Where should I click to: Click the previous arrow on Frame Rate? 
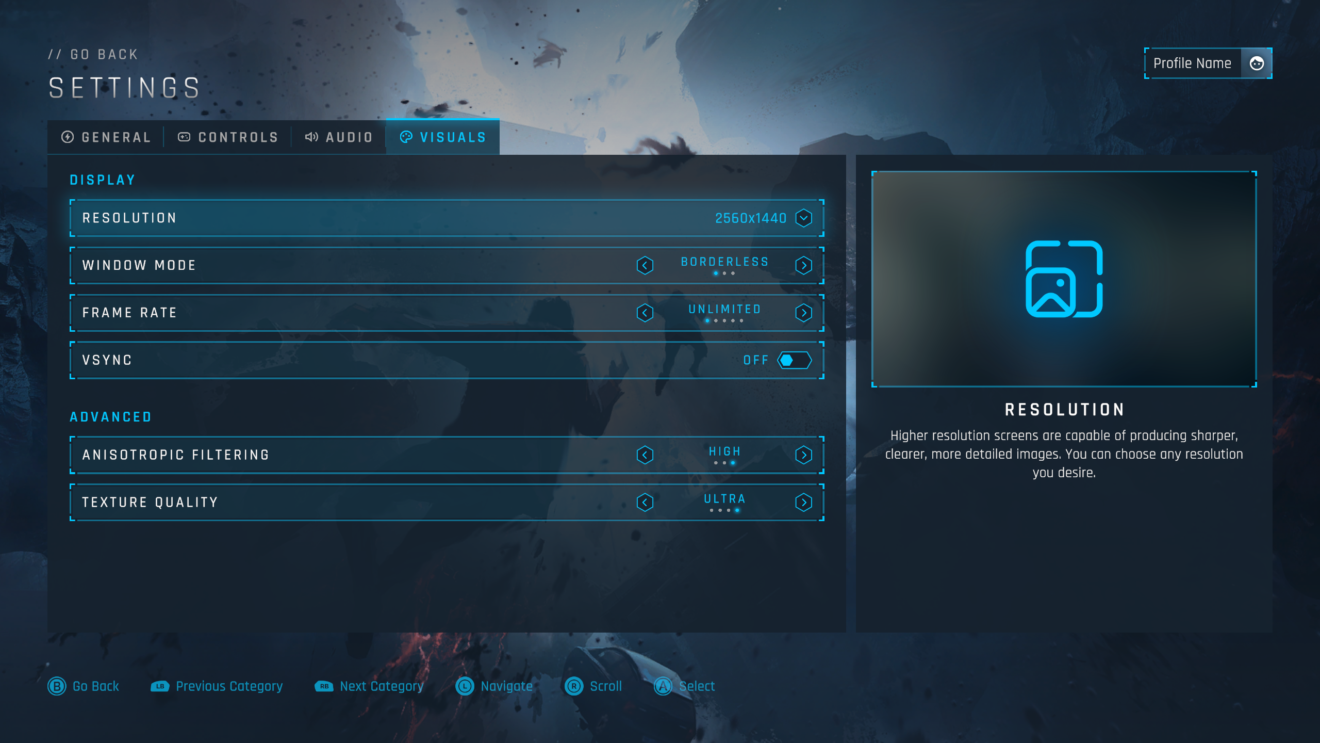click(645, 312)
